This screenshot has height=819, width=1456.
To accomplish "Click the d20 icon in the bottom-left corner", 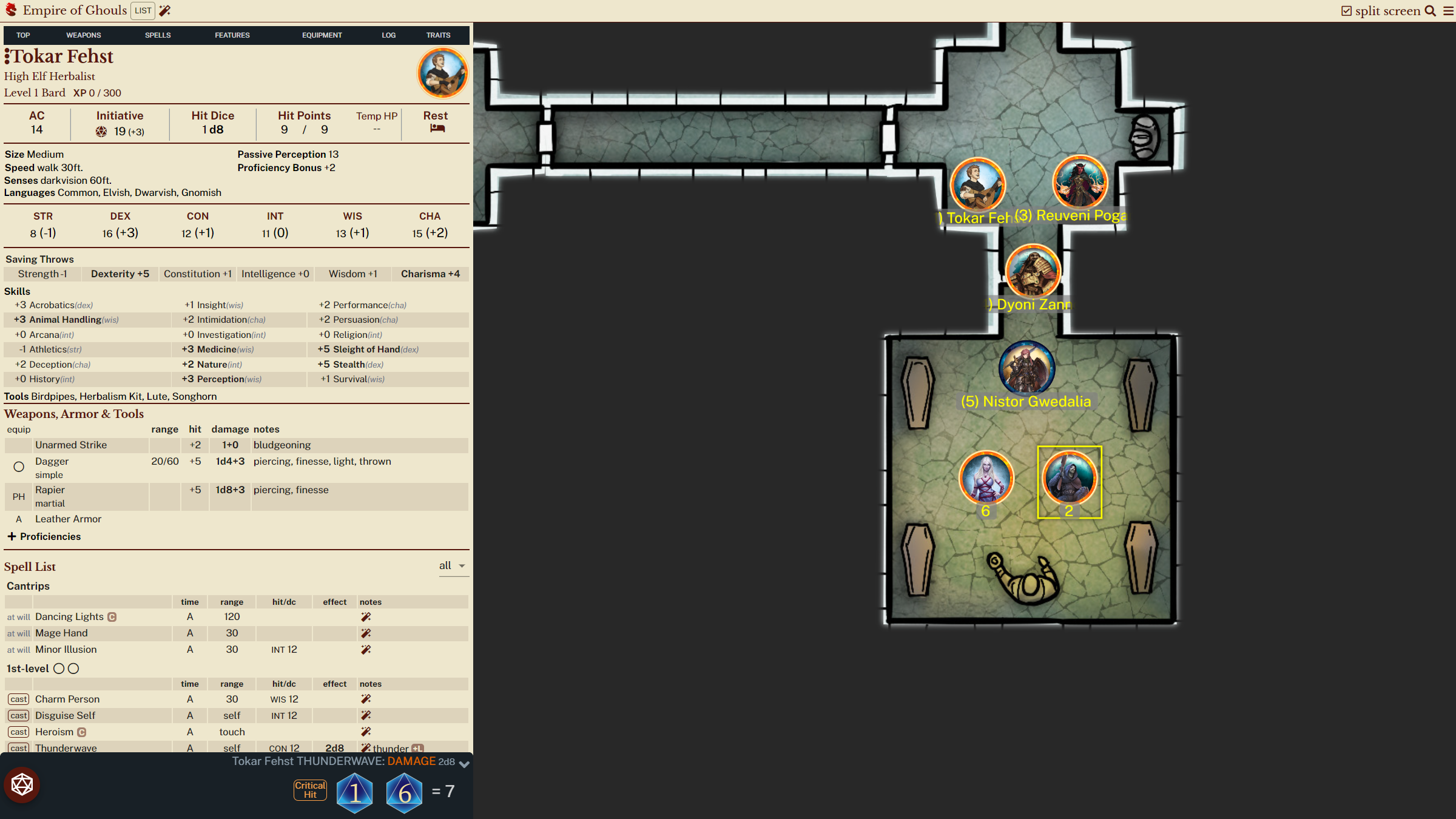I will pos(22,784).
